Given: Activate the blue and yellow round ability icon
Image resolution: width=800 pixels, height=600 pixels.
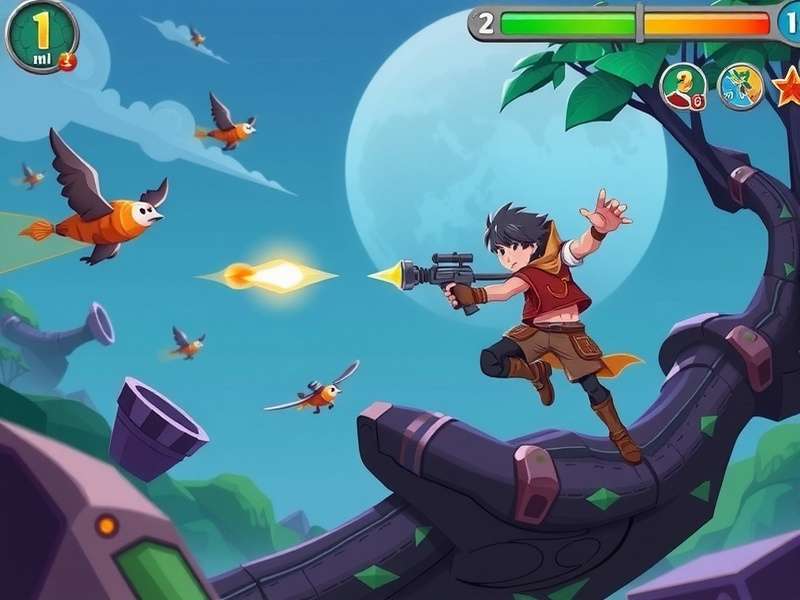Looking at the screenshot, I should (741, 86).
